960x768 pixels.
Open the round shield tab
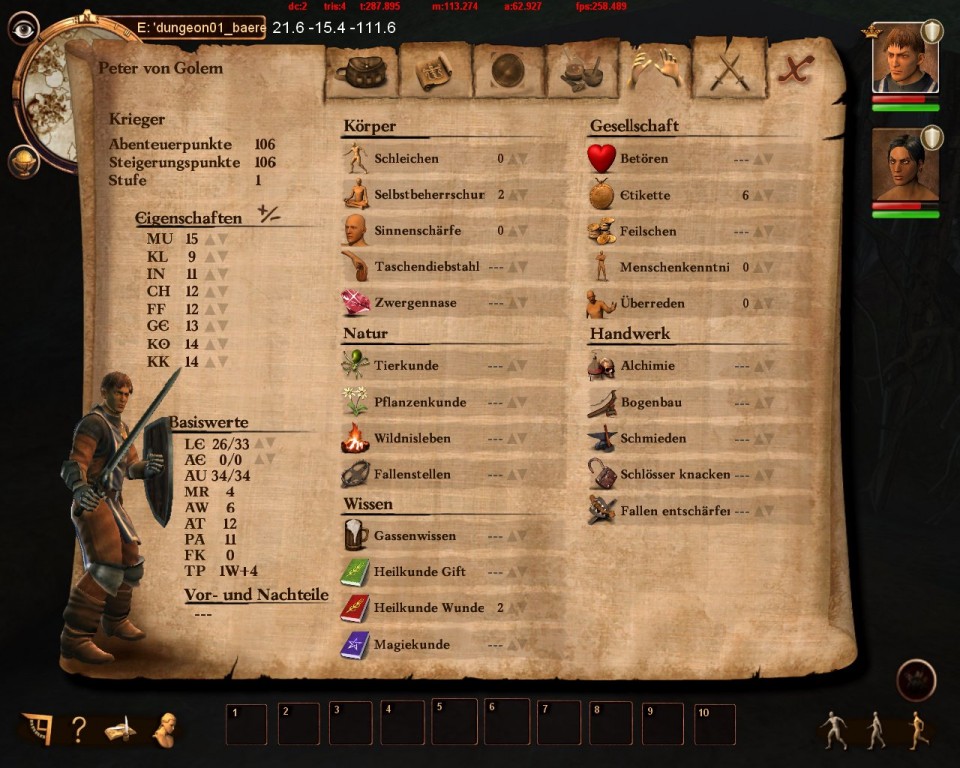coord(509,72)
